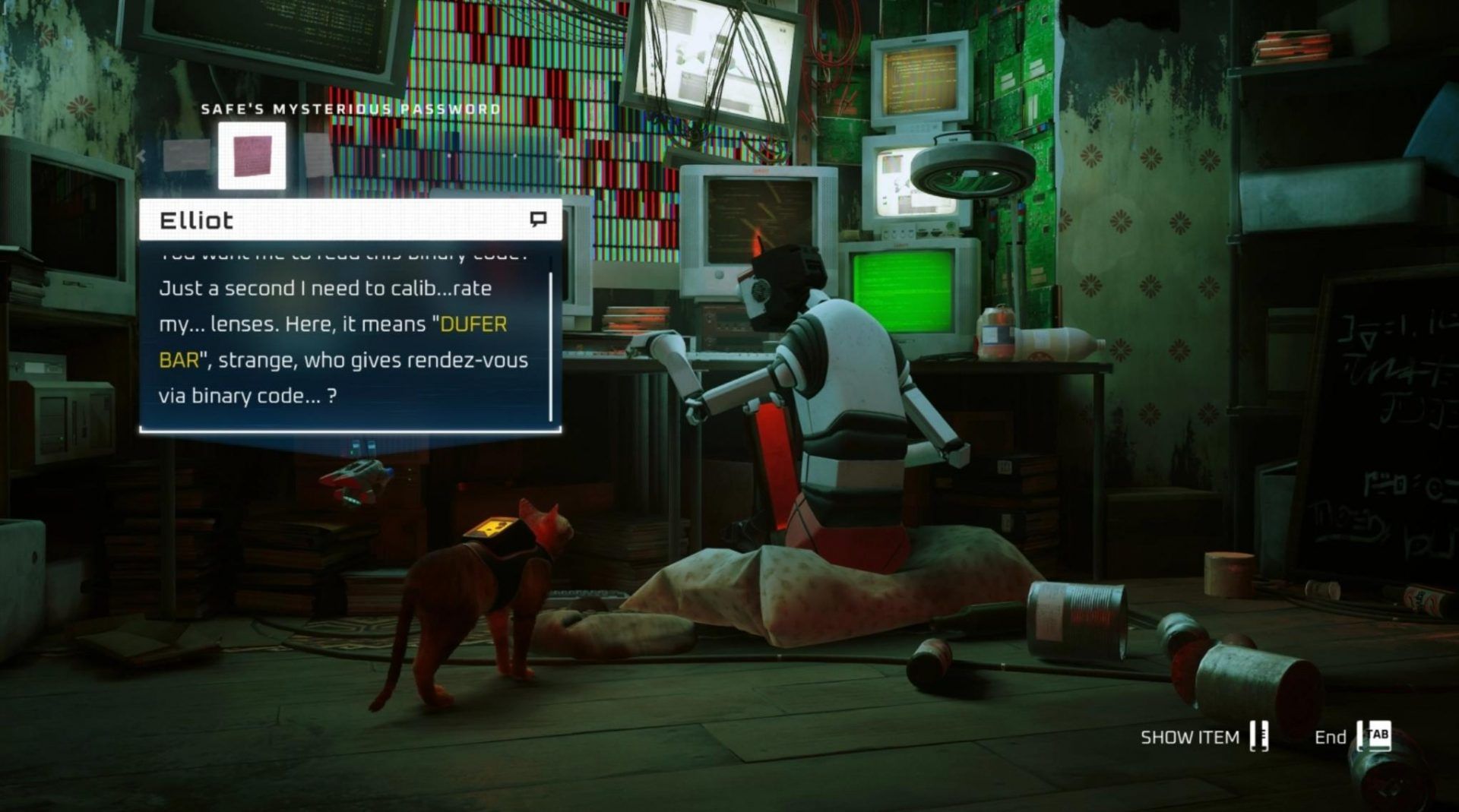Click the key prompt icon next to "SHOW ITEM"

pos(1258,735)
